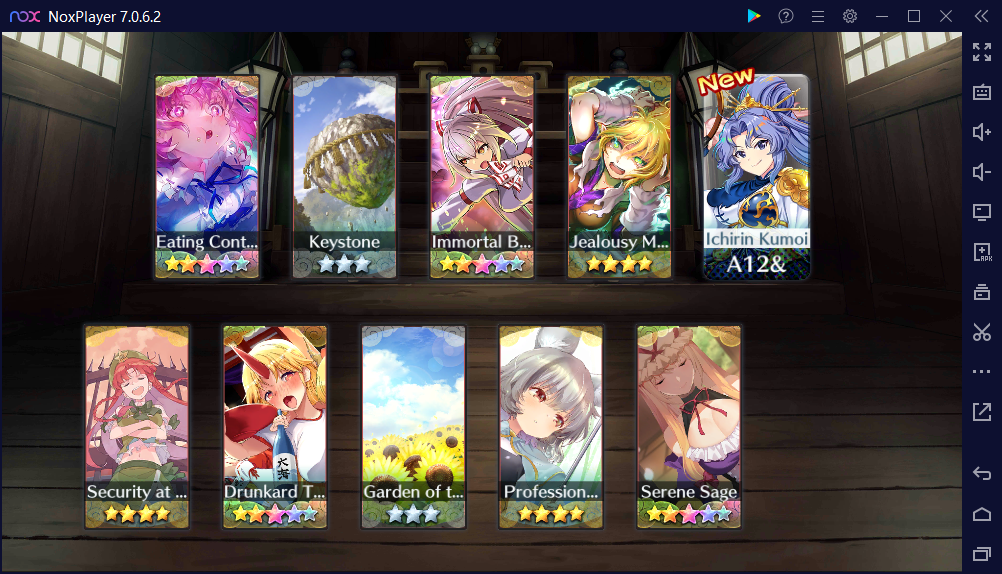
Task: Open the Jealousy M... story card
Action: pos(619,176)
